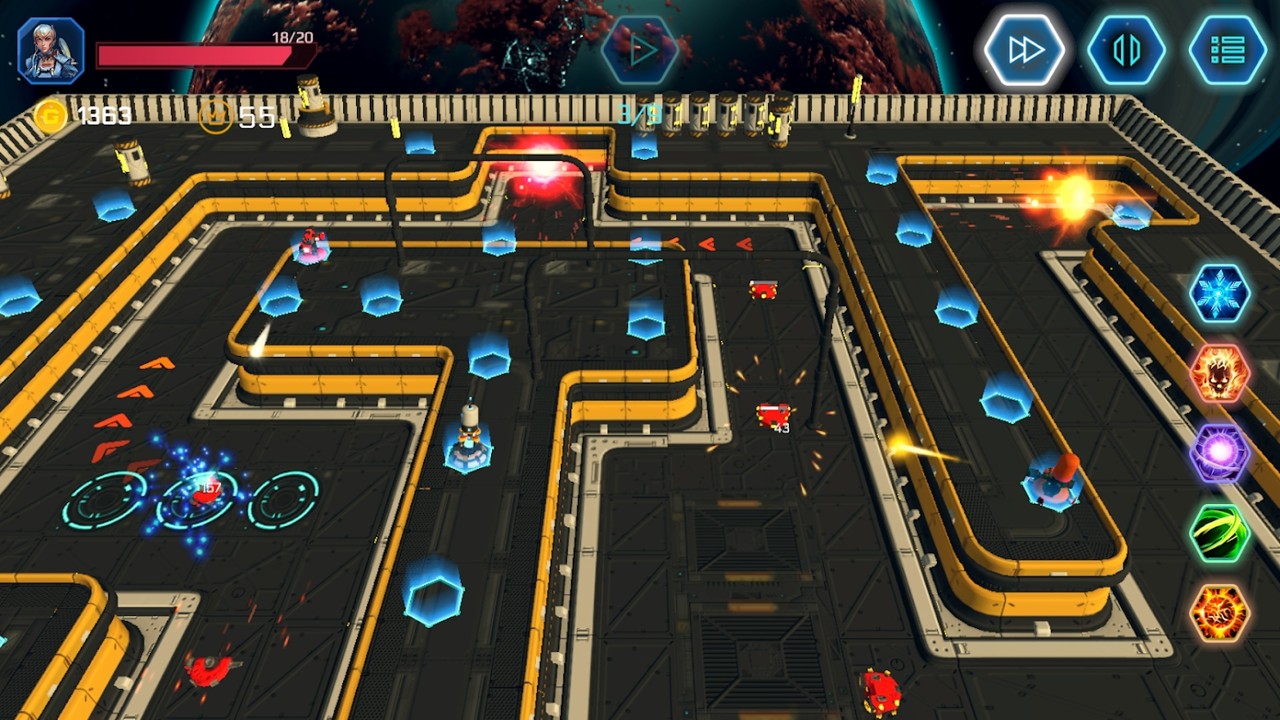Toggle the fast-forward speed button
The image size is (1280, 720).
pos(1025,50)
